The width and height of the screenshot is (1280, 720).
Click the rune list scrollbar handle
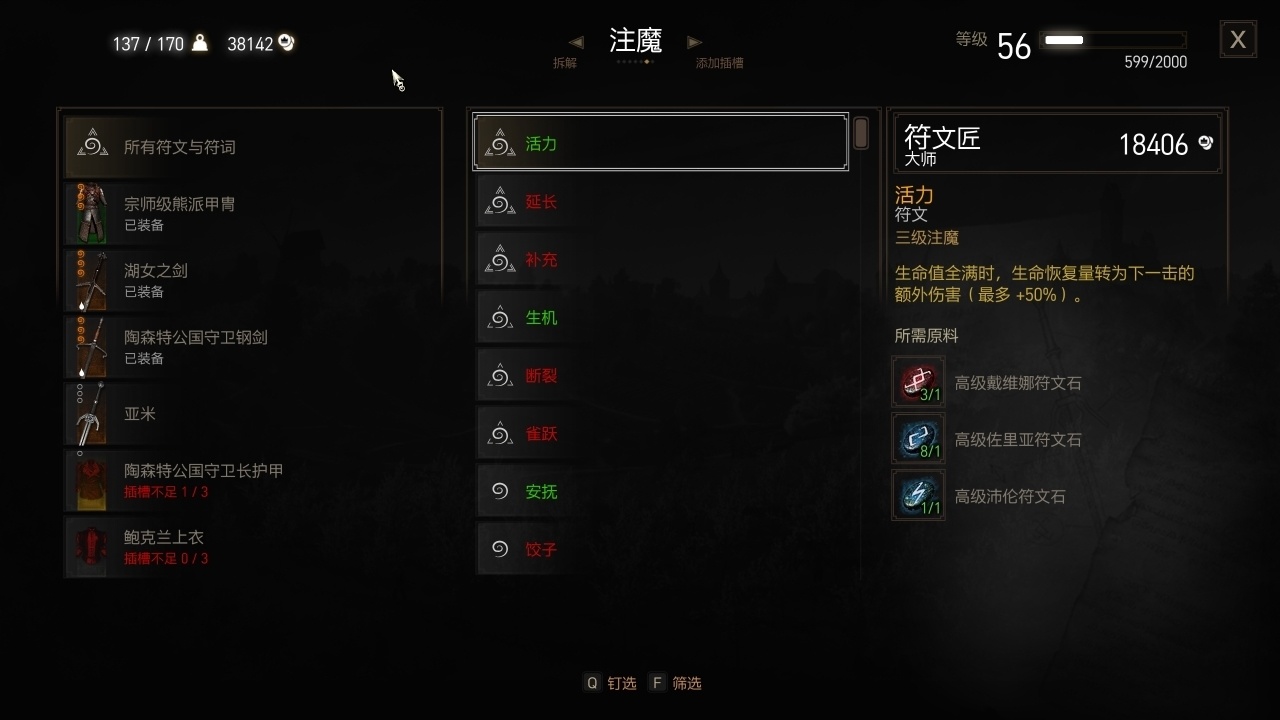pos(860,133)
